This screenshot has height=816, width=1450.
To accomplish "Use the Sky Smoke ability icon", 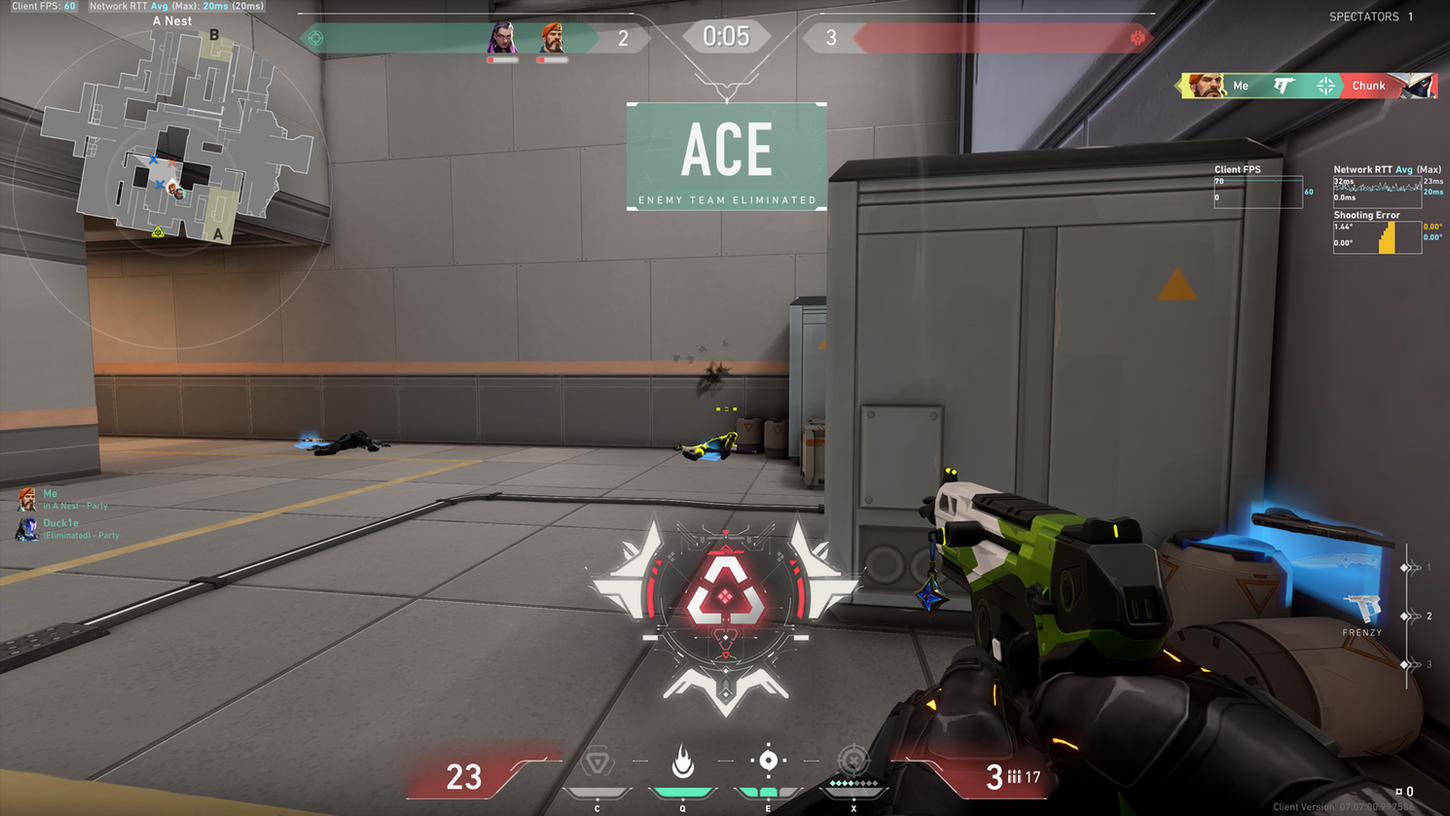I will coord(768,761).
